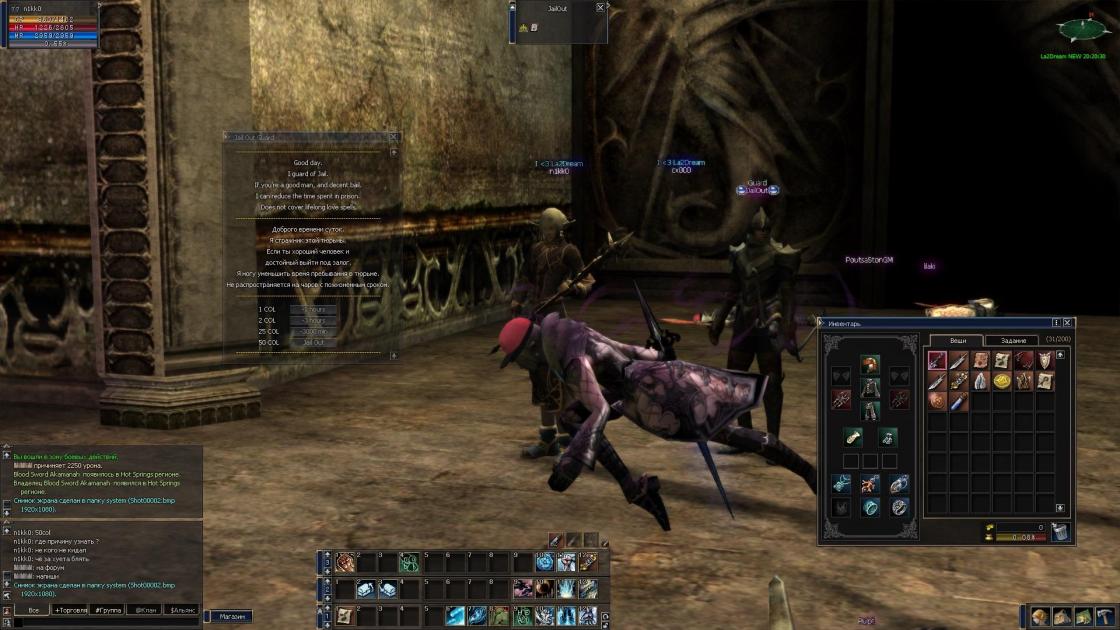Click the blue potion vial in inventory
This screenshot has width=1120, height=630.
tap(958, 402)
